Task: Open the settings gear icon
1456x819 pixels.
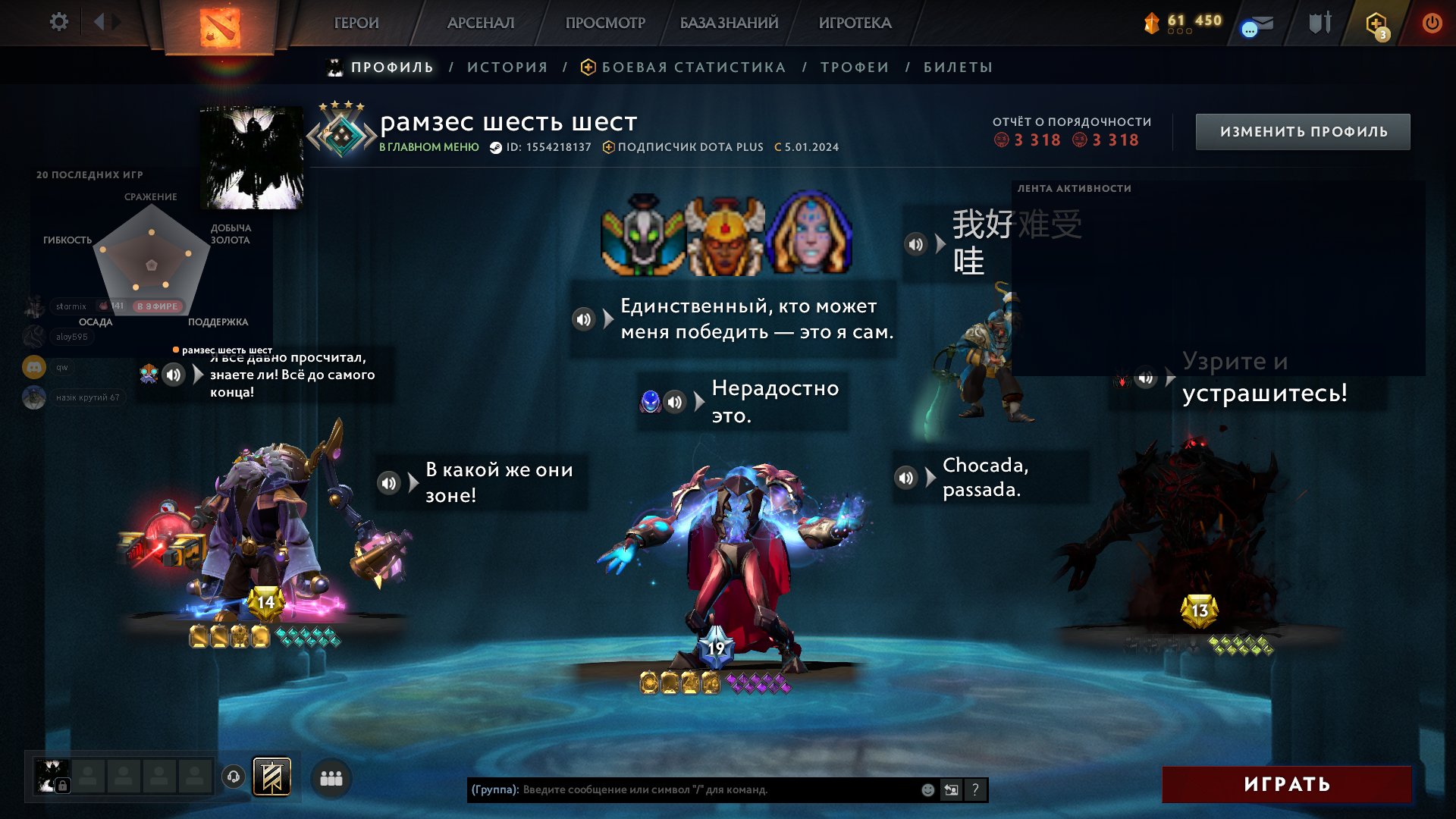Action: pyautogui.click(x=59, y=21)
